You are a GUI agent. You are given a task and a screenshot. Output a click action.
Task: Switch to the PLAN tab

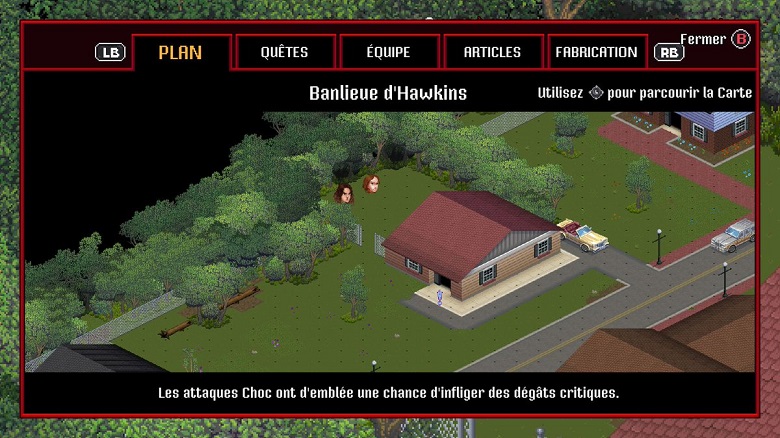[181, 52]
